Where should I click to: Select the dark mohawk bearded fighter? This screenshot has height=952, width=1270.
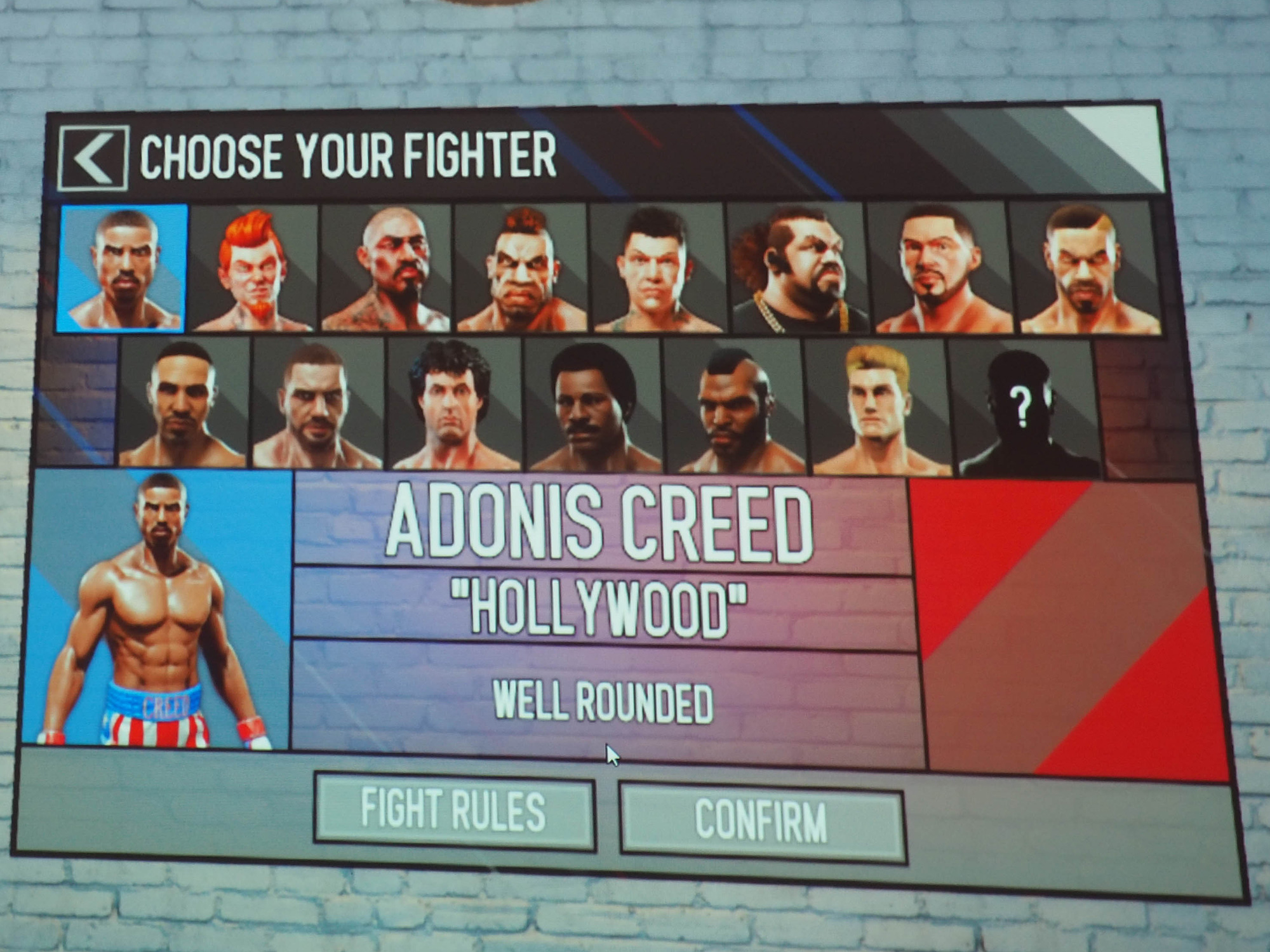point(733,407)
